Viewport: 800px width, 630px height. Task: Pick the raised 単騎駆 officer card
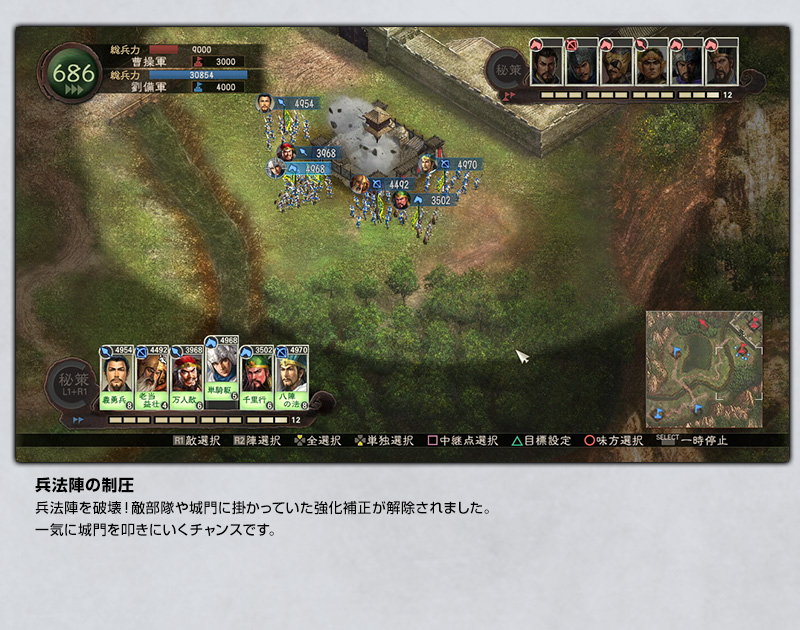click(x=222, y=368)
